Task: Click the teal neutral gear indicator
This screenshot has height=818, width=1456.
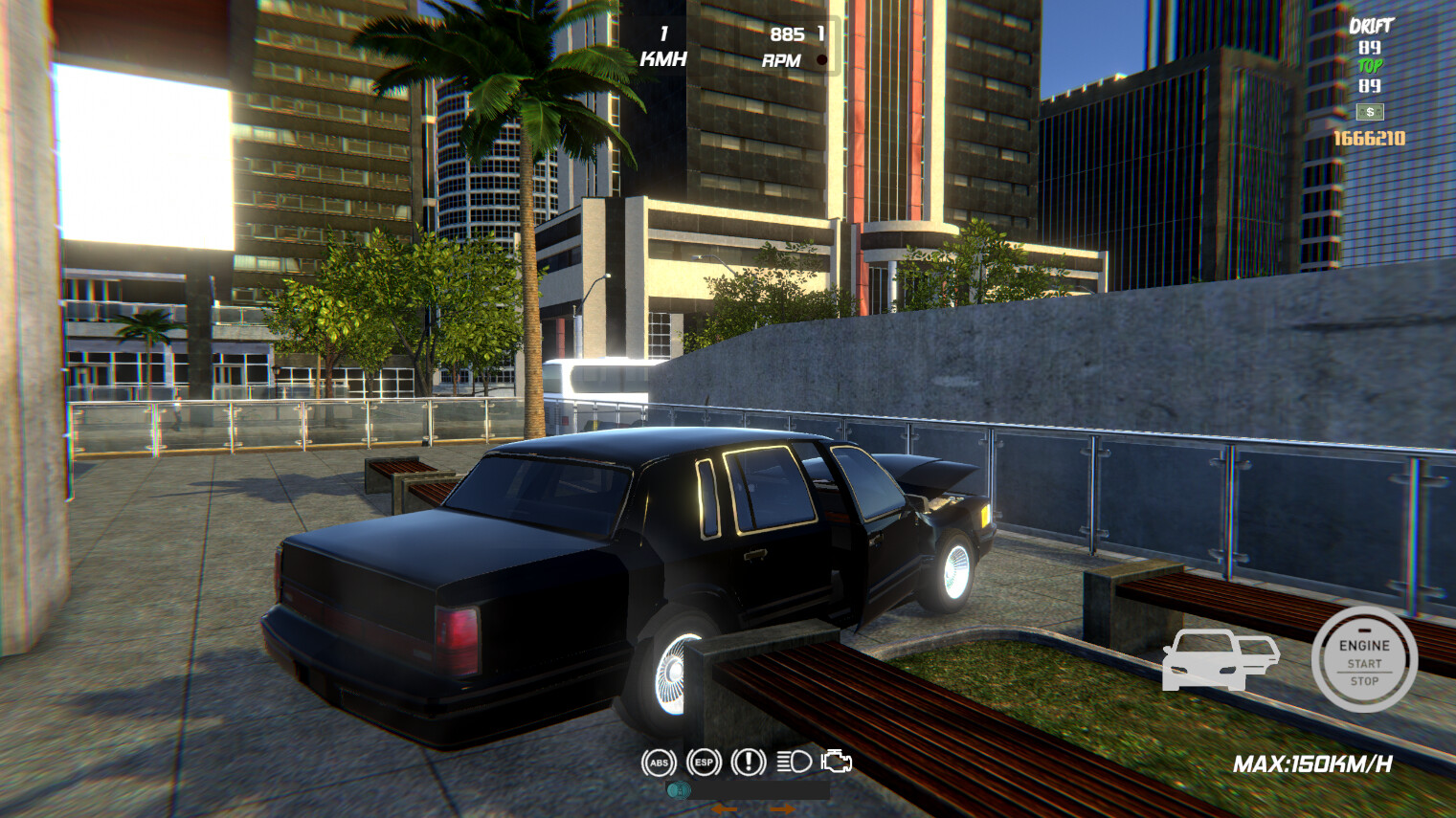Action: click(x=680, y=790)
